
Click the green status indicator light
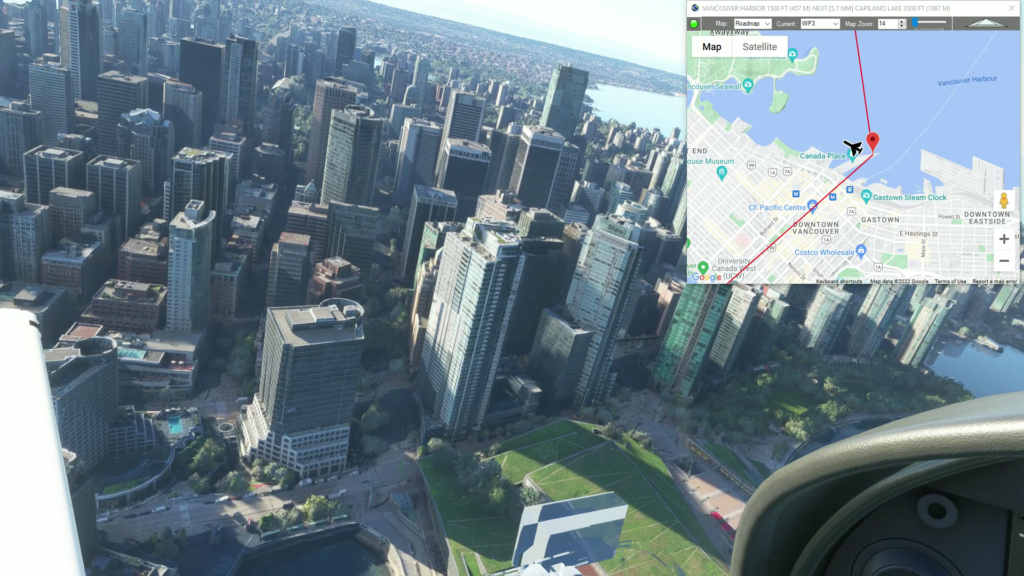[694, 23]
